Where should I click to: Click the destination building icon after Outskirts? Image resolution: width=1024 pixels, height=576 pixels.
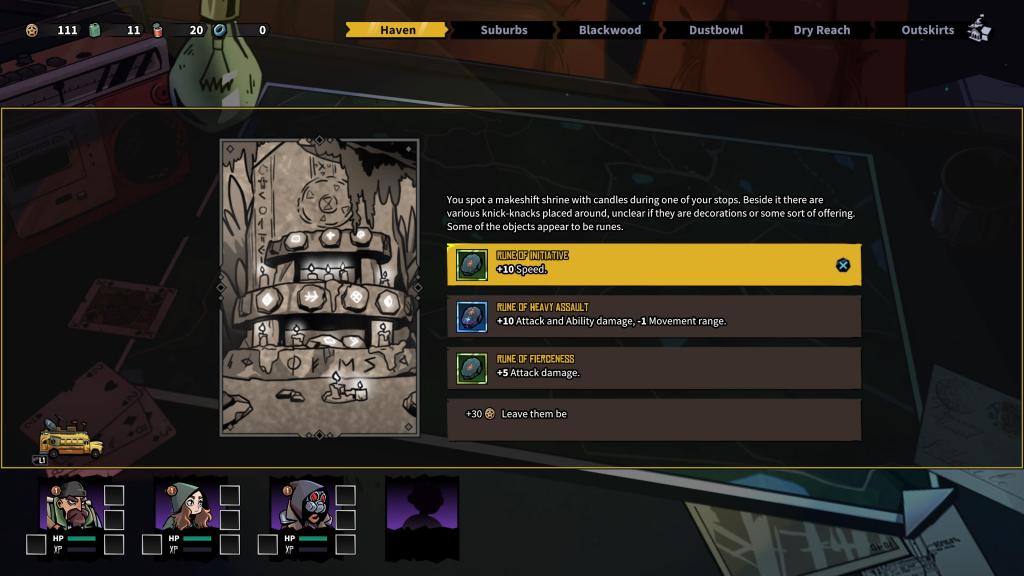pos(979,28)
